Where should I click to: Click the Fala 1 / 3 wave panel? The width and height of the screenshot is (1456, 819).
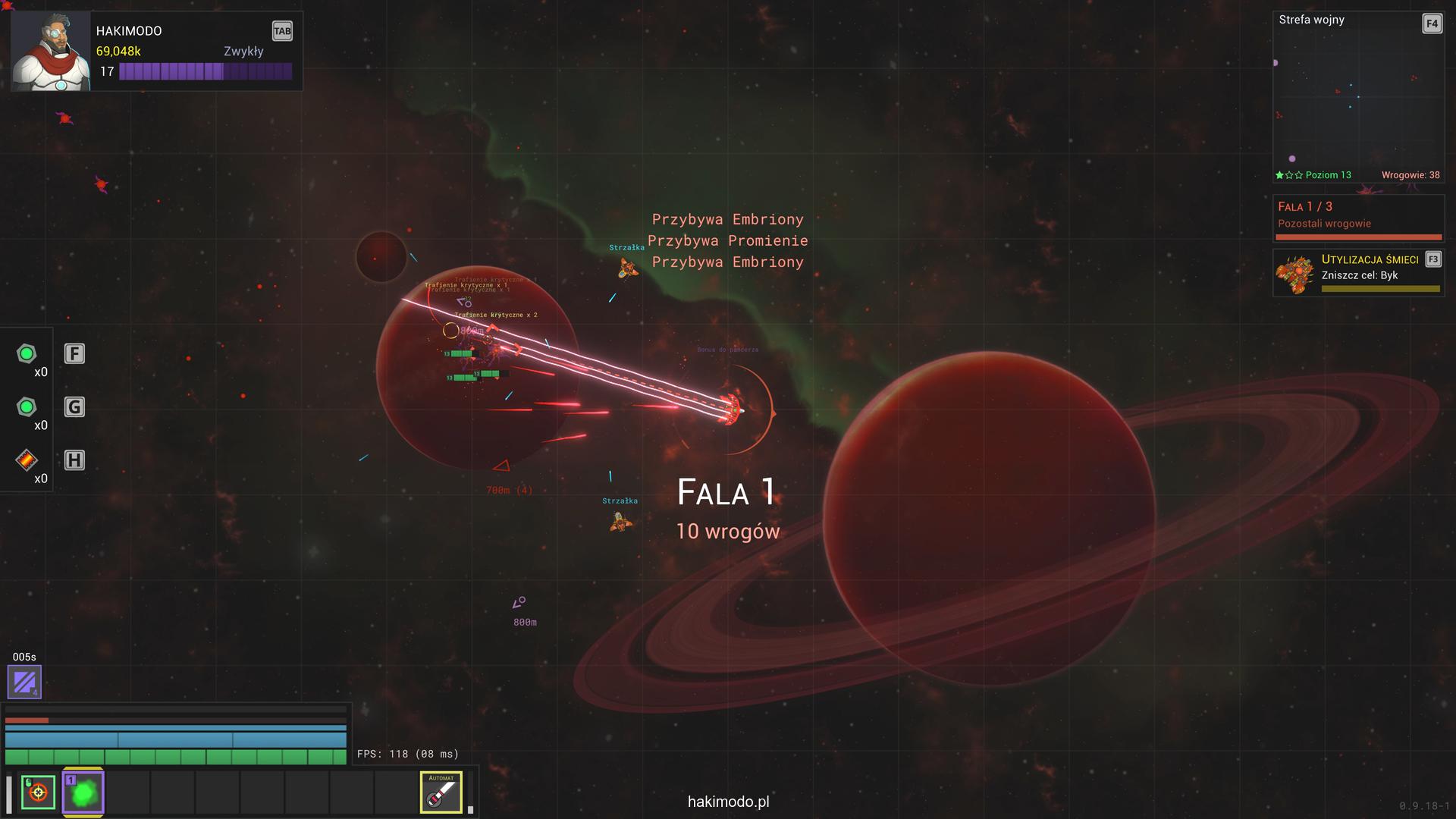1357,217
